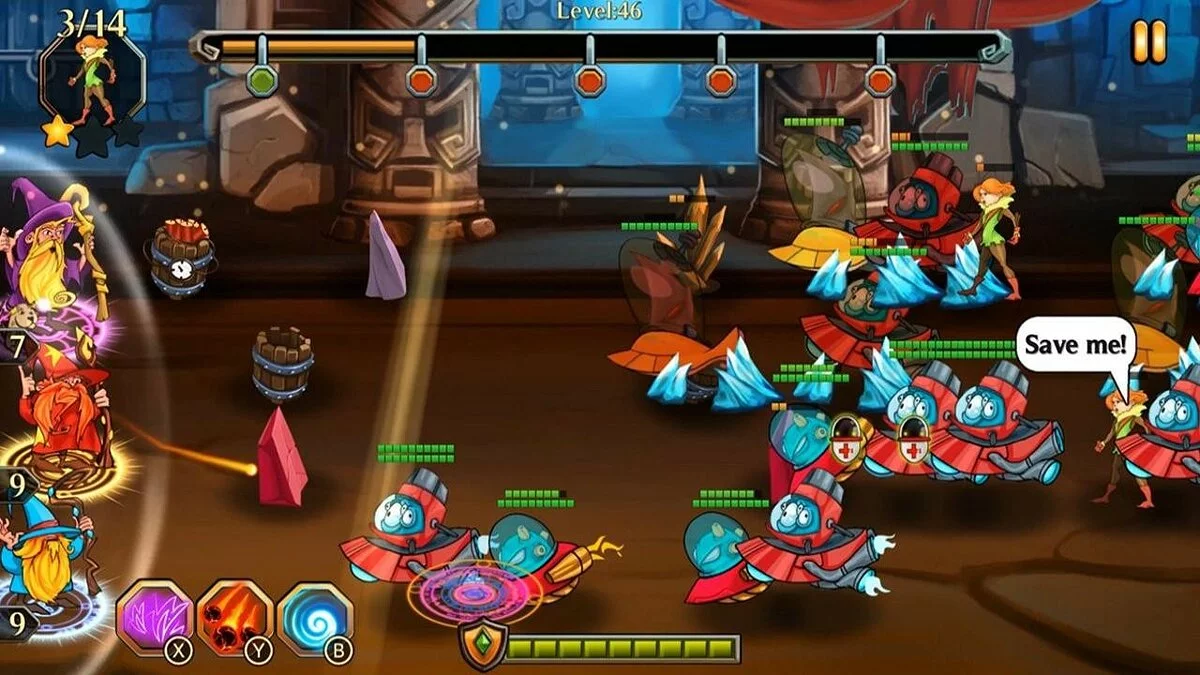Cast the fire meteor spell

[x=233, y=618]
